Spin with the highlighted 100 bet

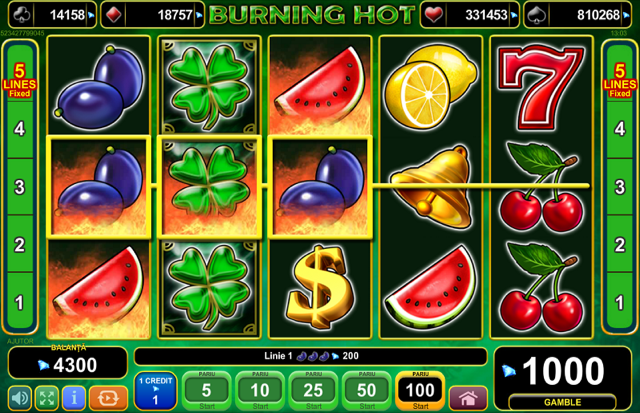pyautogui.click(x=420, y=390)
